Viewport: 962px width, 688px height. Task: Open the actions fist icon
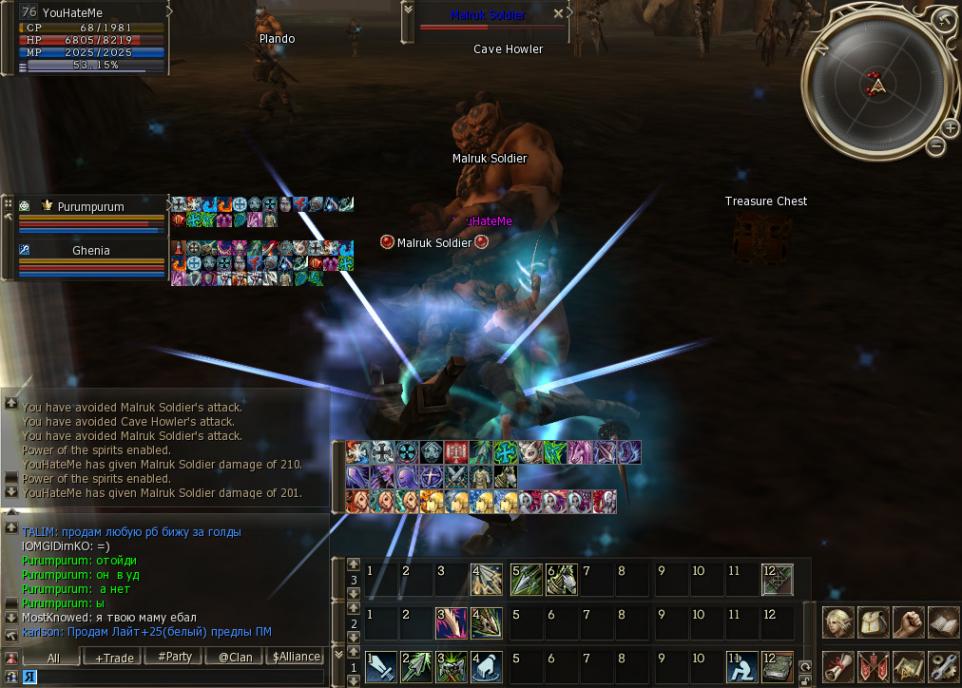pyautogui.click(x=908, y=622)
